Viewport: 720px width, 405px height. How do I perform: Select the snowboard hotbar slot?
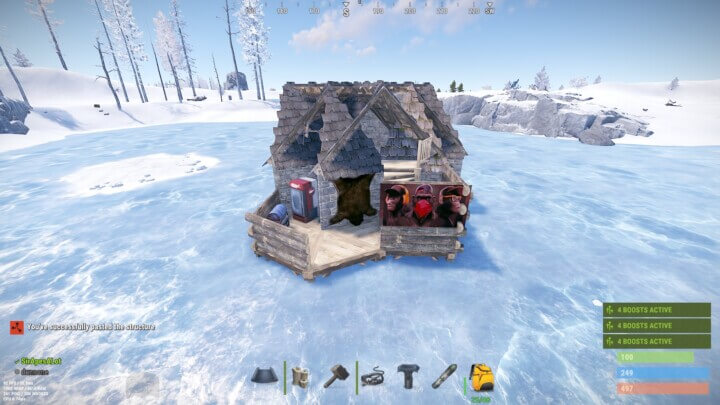click(x=444, y=376)
